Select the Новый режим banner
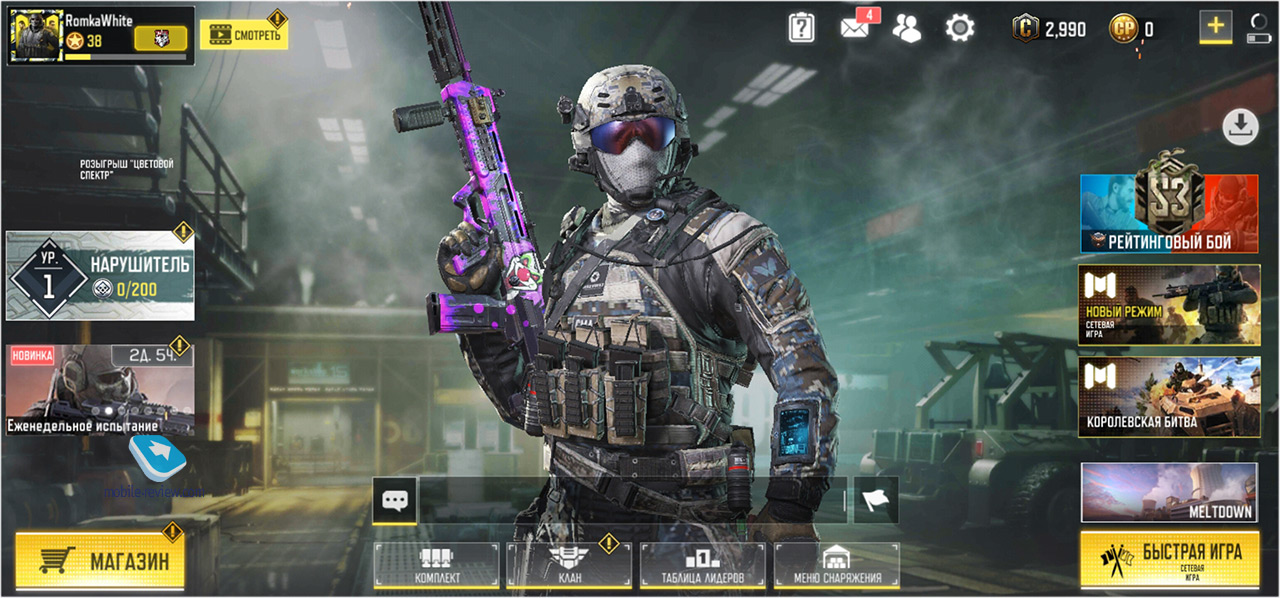 (x=1169, y=305)
